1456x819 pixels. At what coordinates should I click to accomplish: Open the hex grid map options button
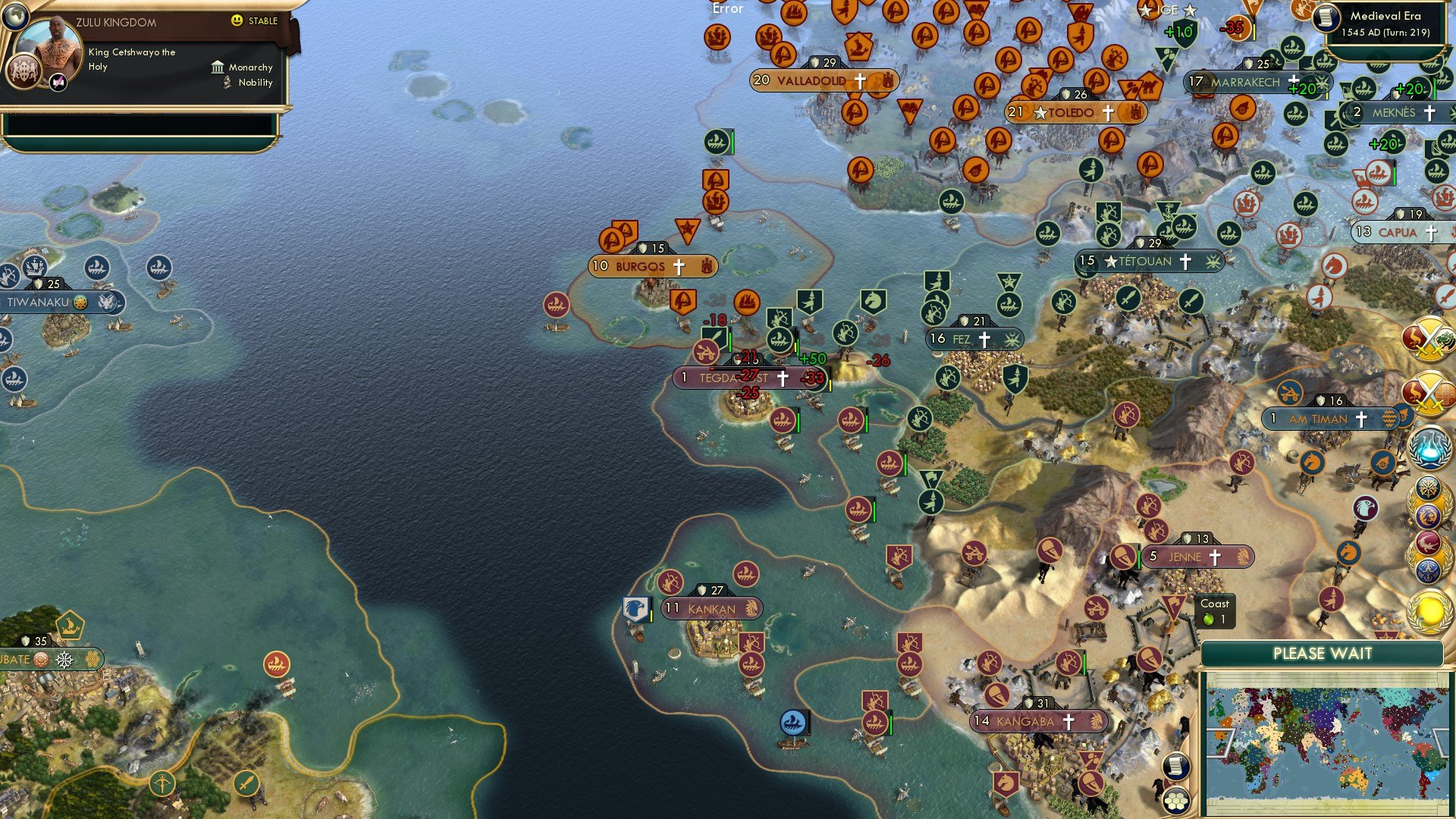(x=1175, y=801)
